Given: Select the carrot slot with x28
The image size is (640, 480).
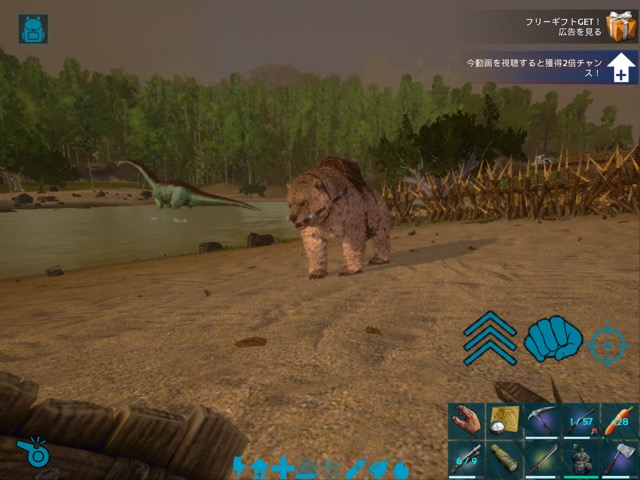Looking at the screenshot, I should [x=619, y=421].
